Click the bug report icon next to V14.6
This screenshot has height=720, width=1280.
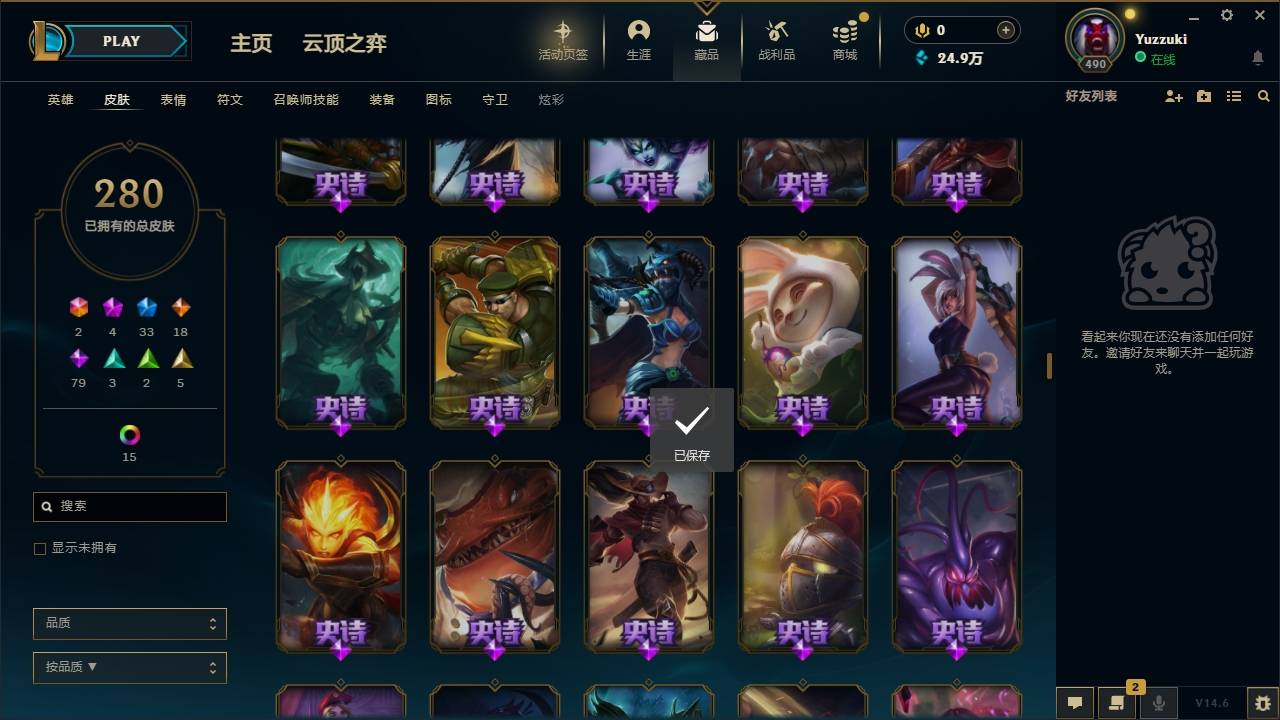[1258, 703]
